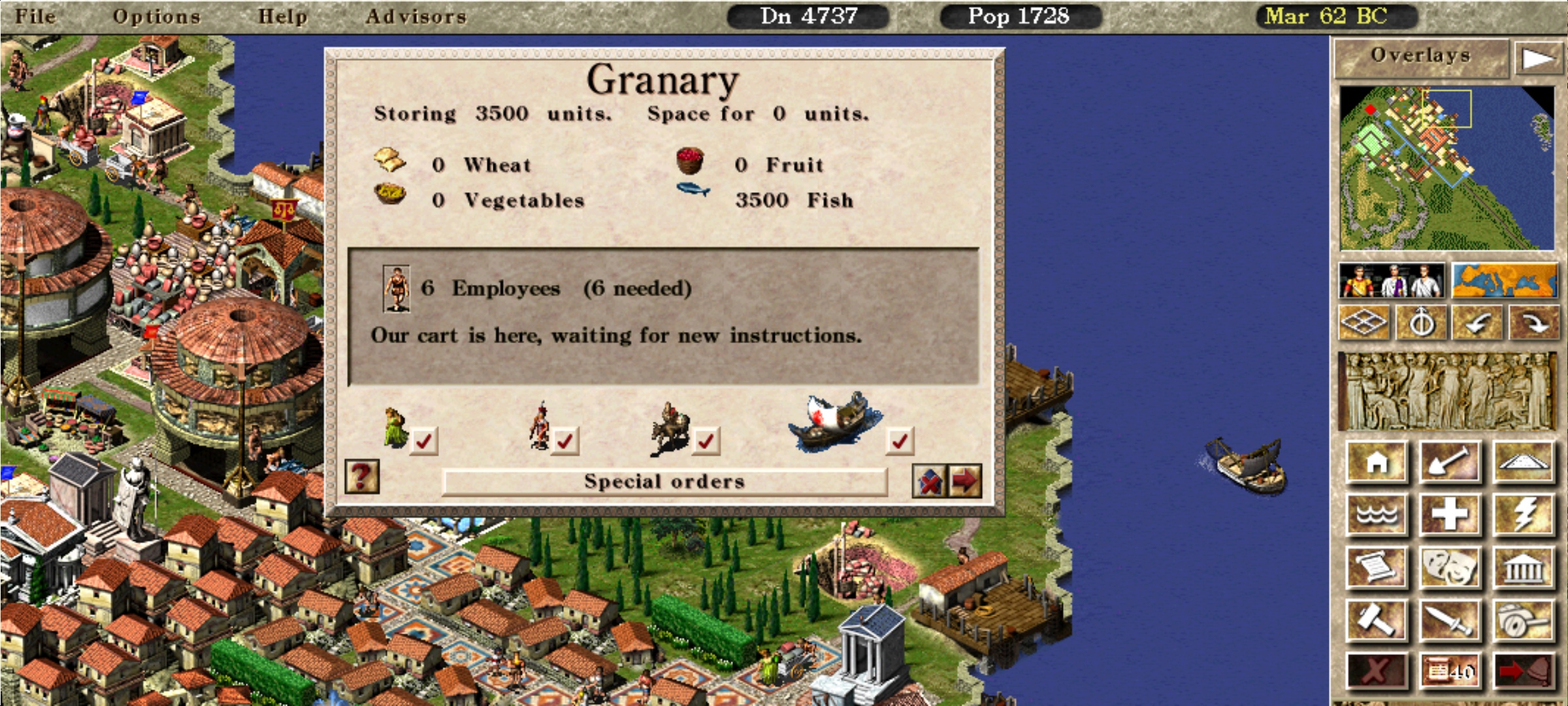Toggle the checkbox beside the green-dressed market lady

coord(423,441)
